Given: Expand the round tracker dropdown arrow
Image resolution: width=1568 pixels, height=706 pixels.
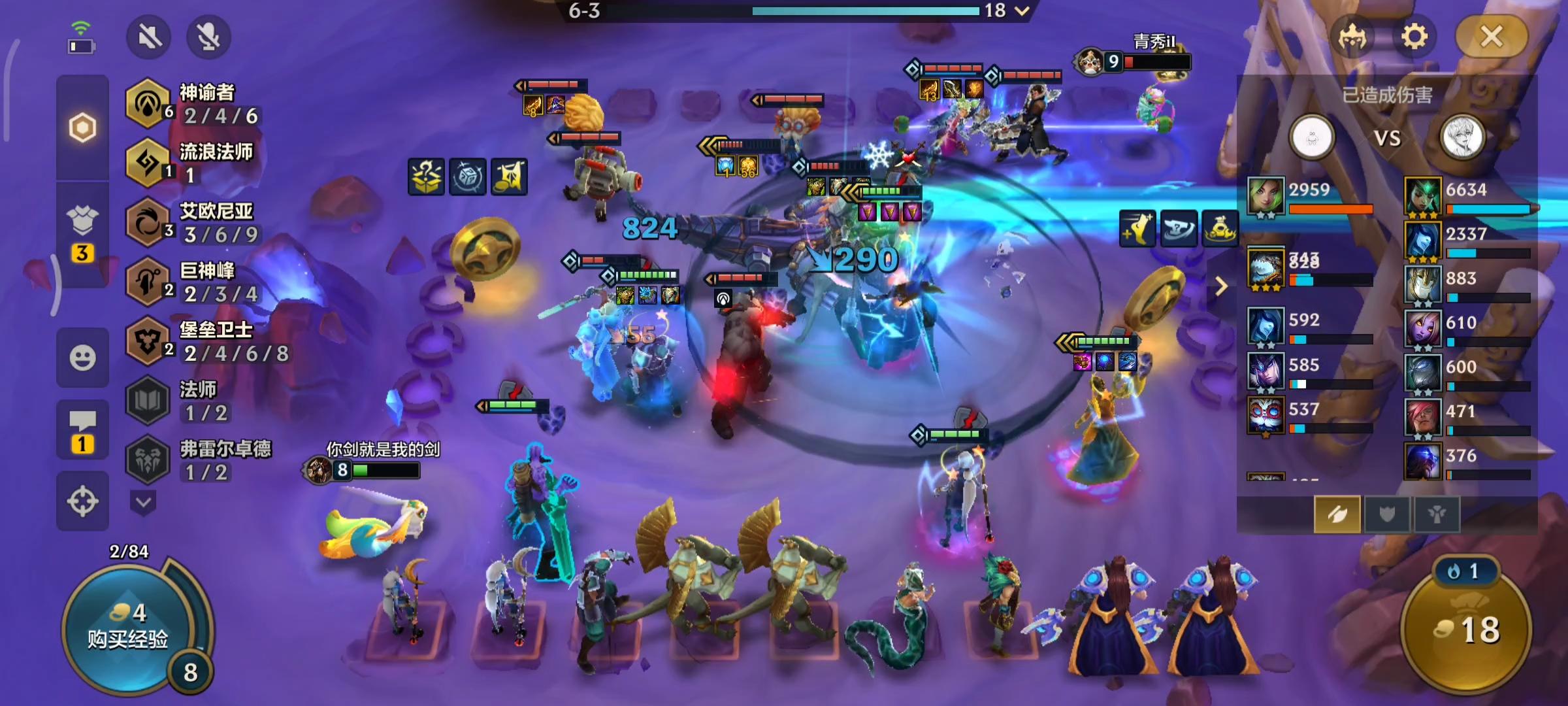Looking at the screenshot, I should [x=1022, y=10].
